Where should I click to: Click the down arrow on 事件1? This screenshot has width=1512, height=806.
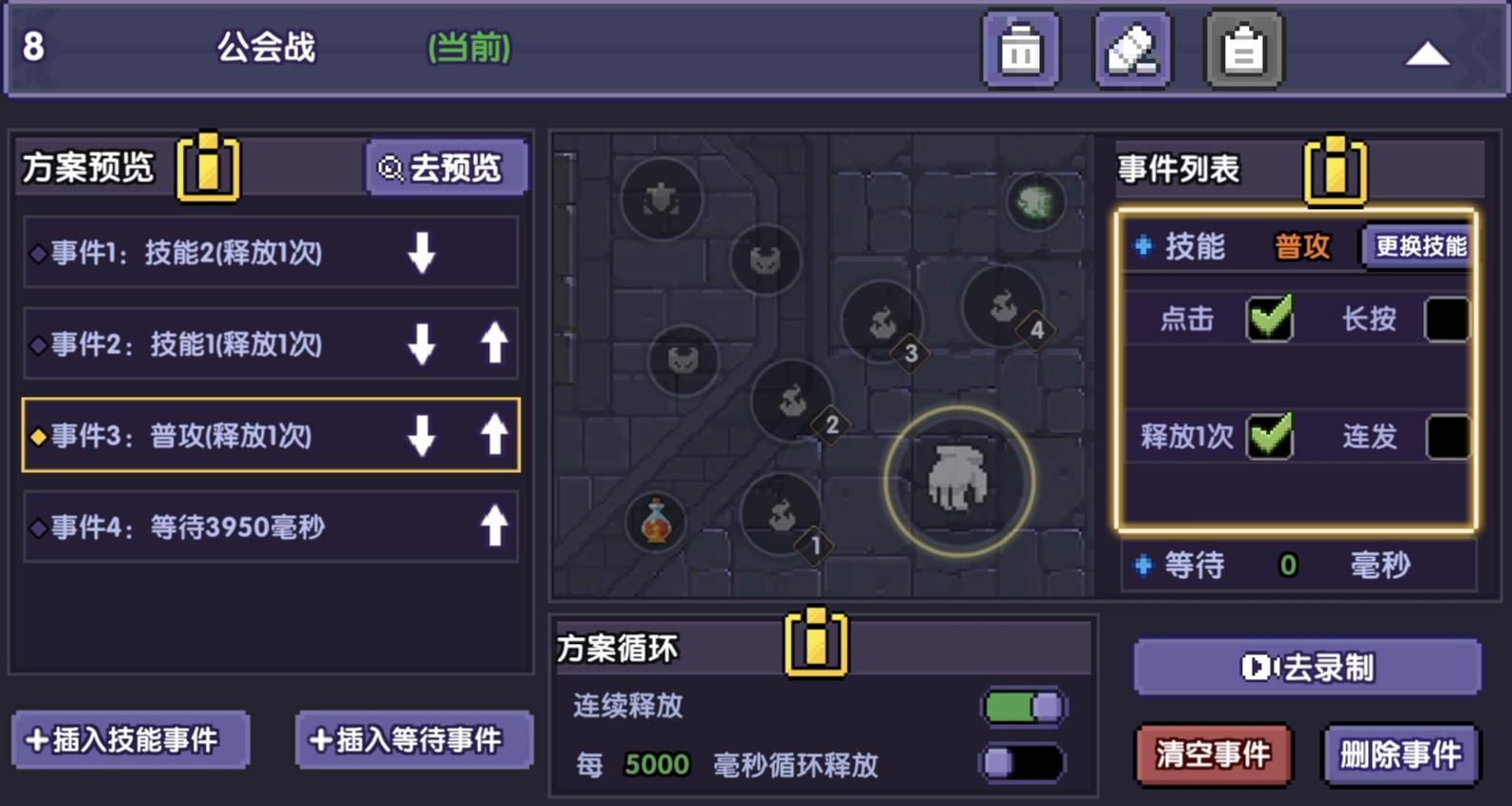click(421, 252)
